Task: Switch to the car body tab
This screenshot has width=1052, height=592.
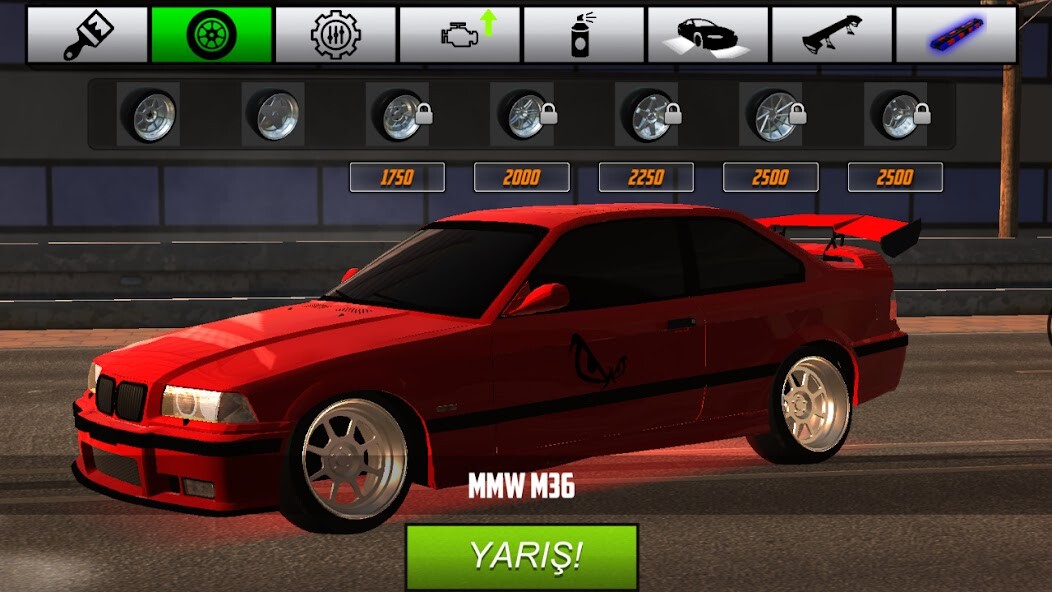Action: 707,35
